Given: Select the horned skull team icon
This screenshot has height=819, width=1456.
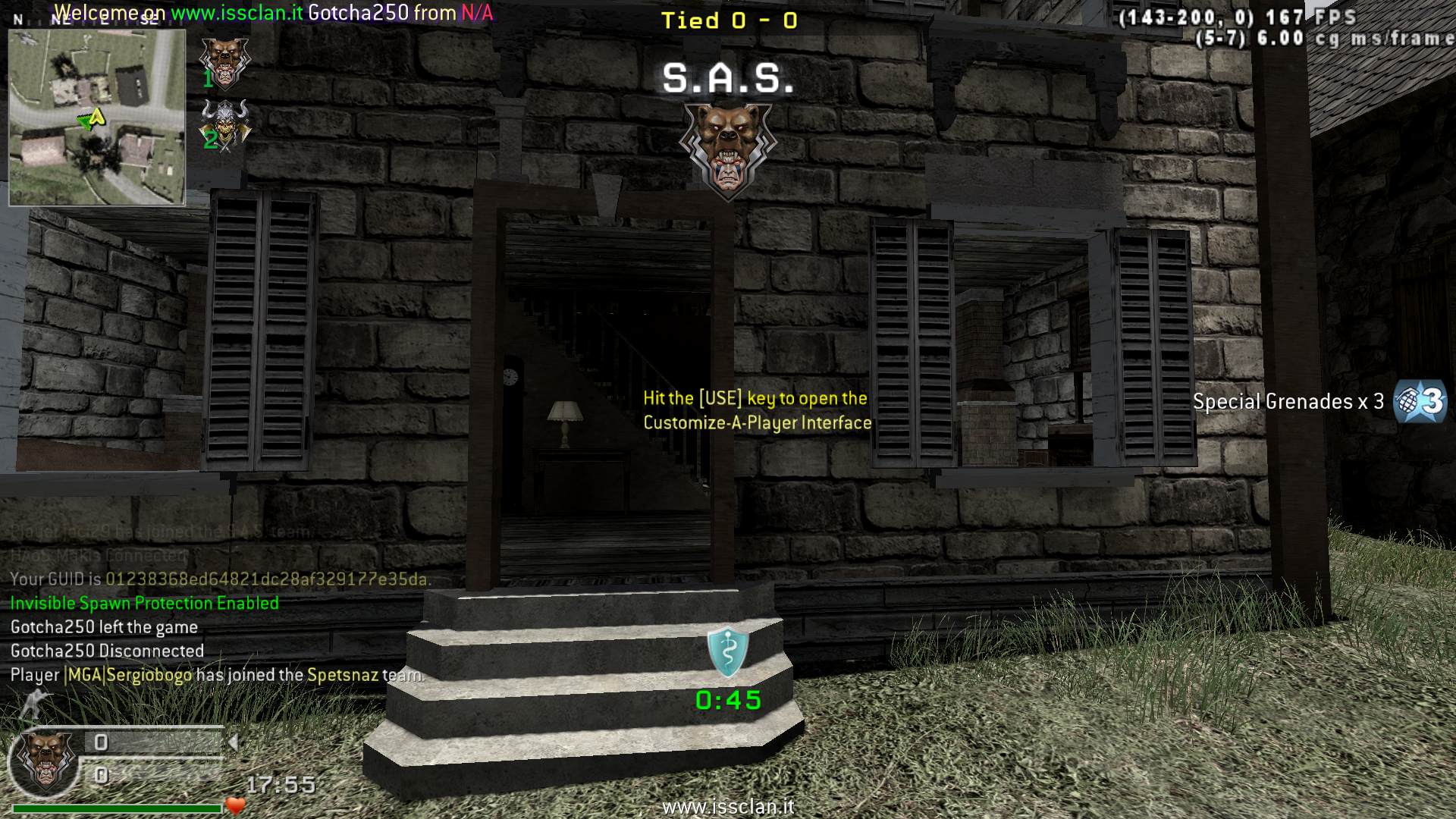Looking at the screenshot, I should pyautogui.click(x=224, y=124).
